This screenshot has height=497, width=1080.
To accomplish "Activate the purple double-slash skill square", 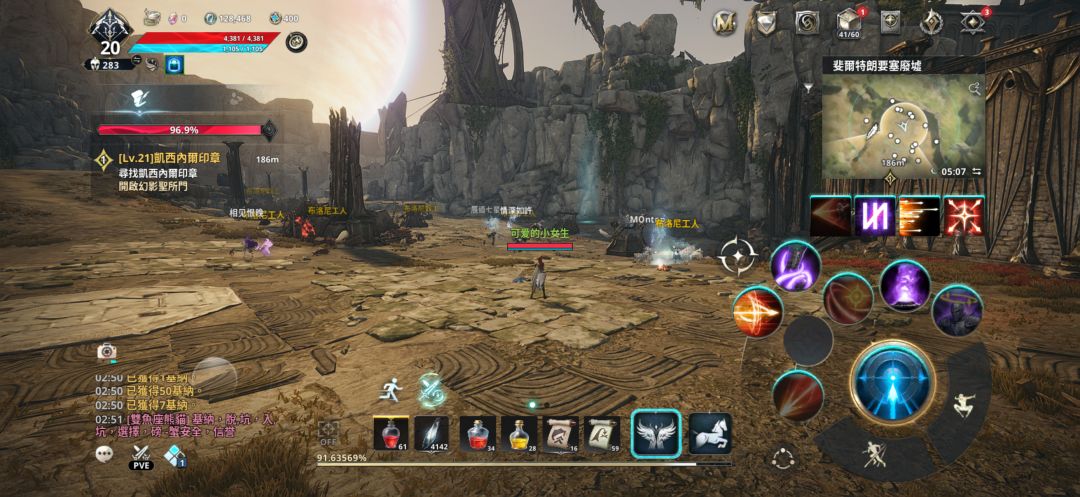I will pos(873,216).
